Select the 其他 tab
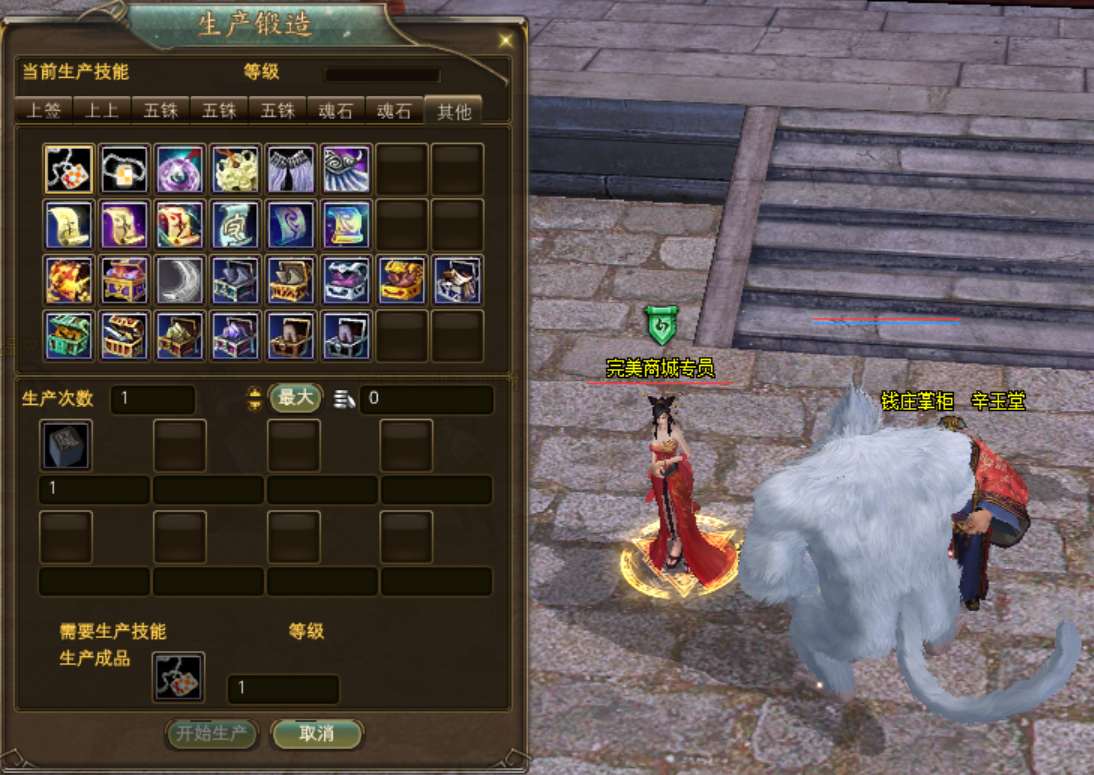The width and height of the screenshot is (1094, 775). point(453,110)
